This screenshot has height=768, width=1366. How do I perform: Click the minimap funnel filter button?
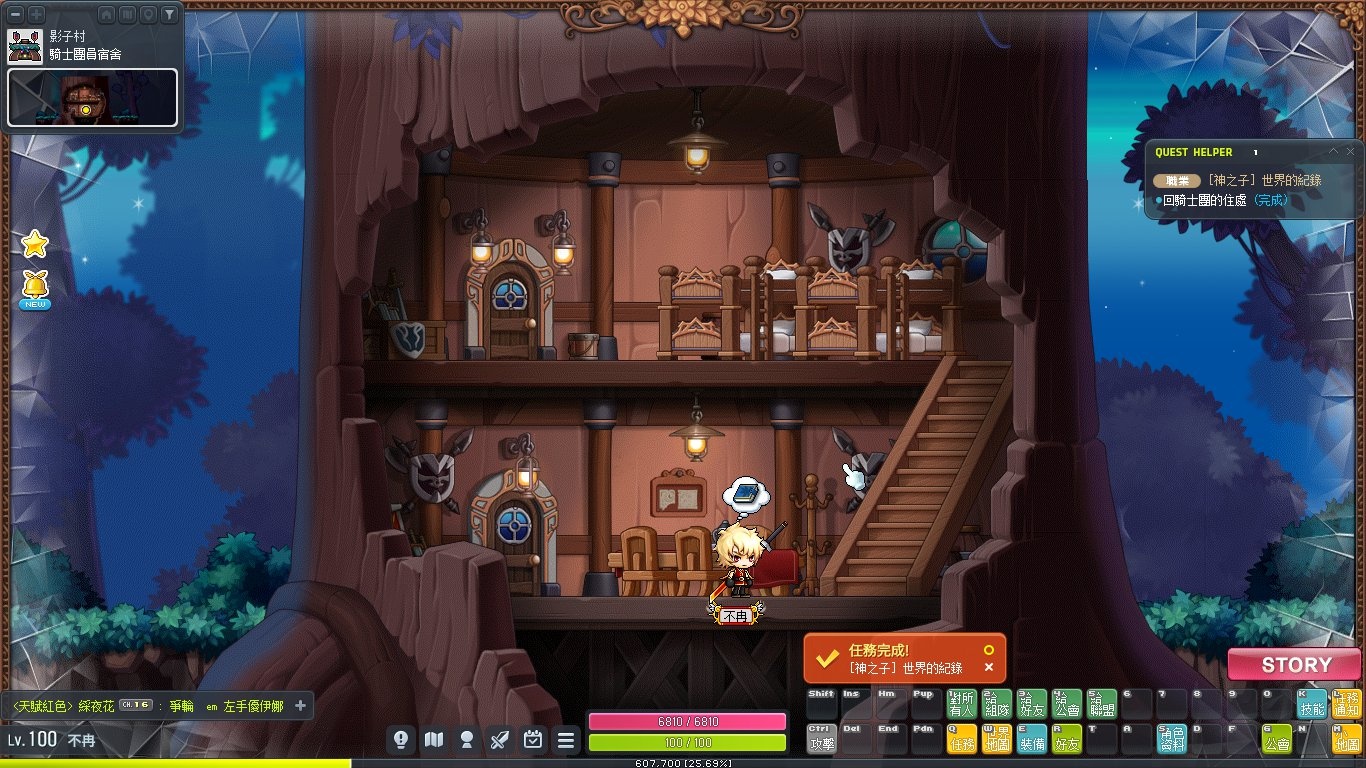click(x=169, y=14)
